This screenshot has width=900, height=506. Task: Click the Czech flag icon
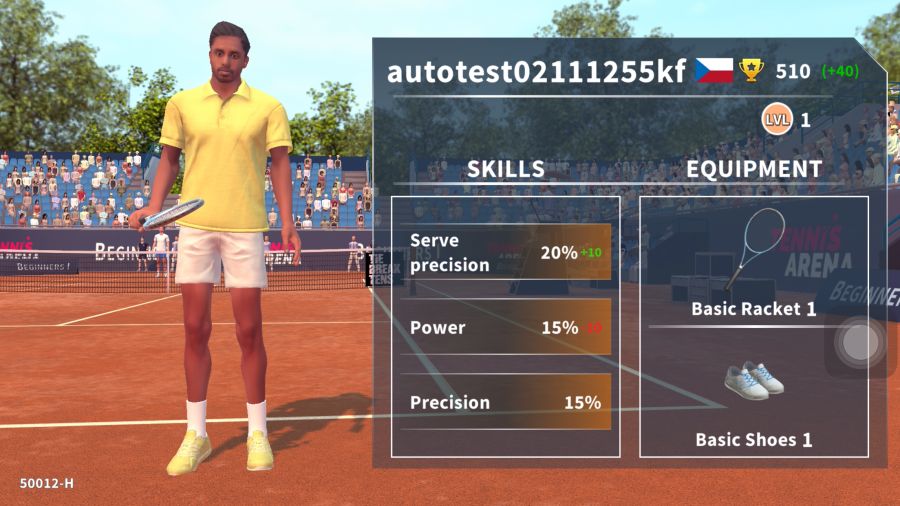point(714,70)
